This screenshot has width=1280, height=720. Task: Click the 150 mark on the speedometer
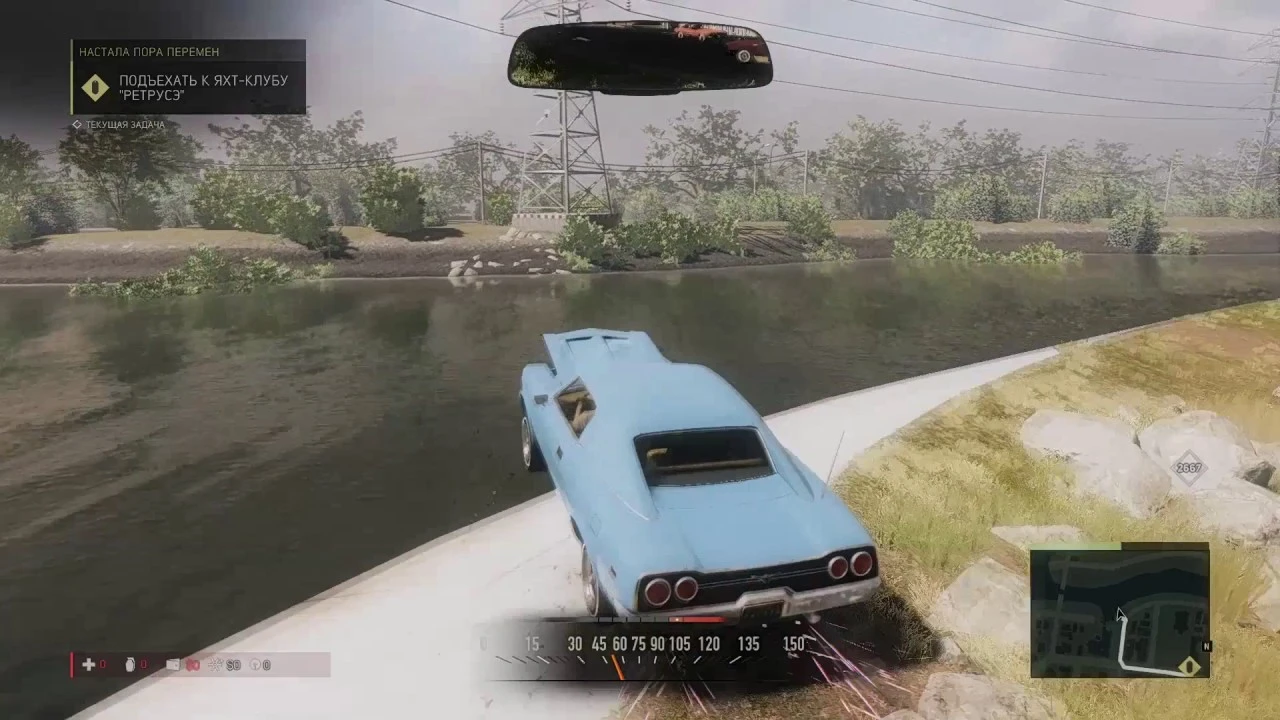pyautogui.click(x=793, y=645)
